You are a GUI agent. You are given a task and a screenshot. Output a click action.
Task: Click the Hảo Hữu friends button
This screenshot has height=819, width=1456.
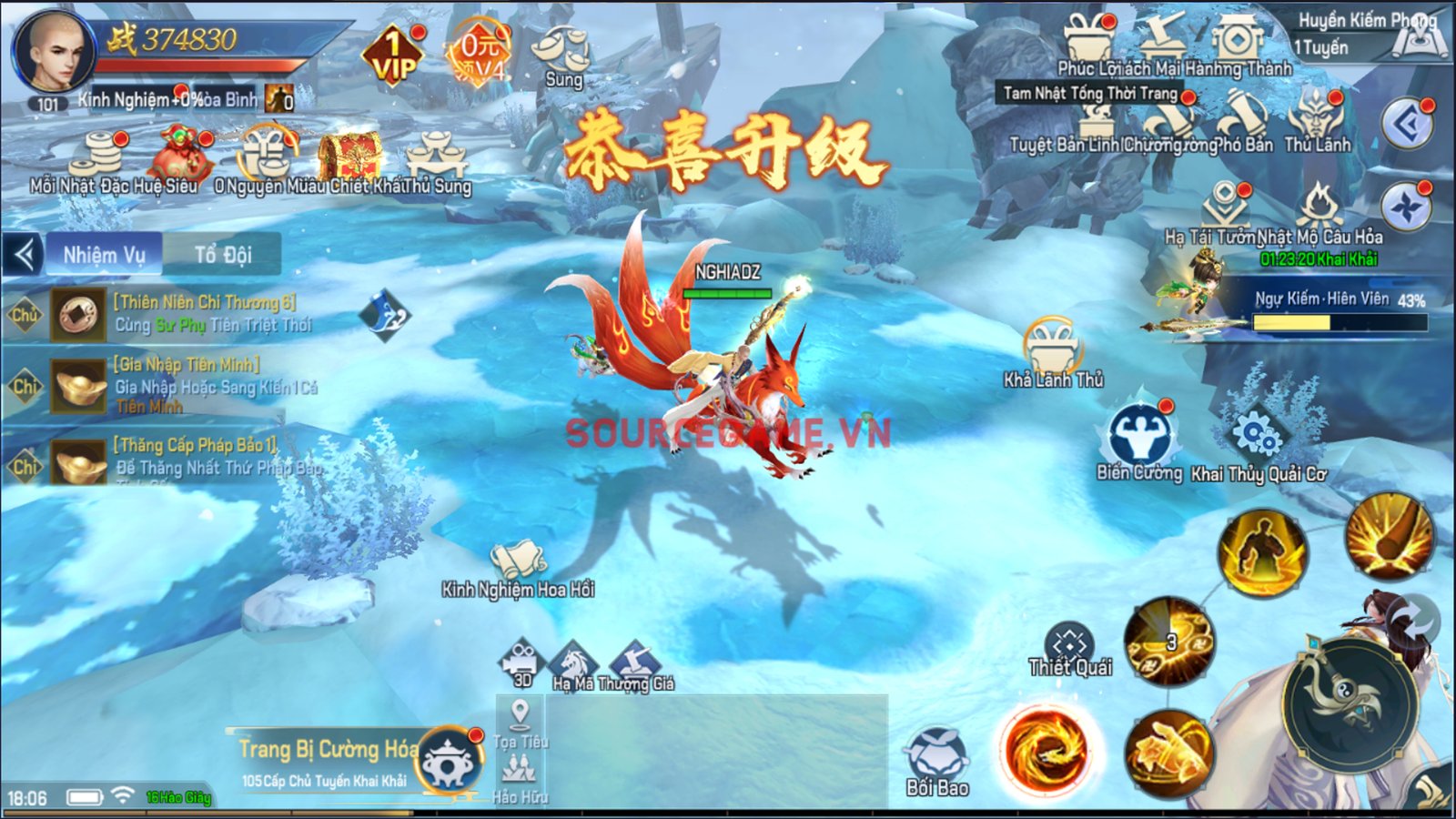(520, 779)
